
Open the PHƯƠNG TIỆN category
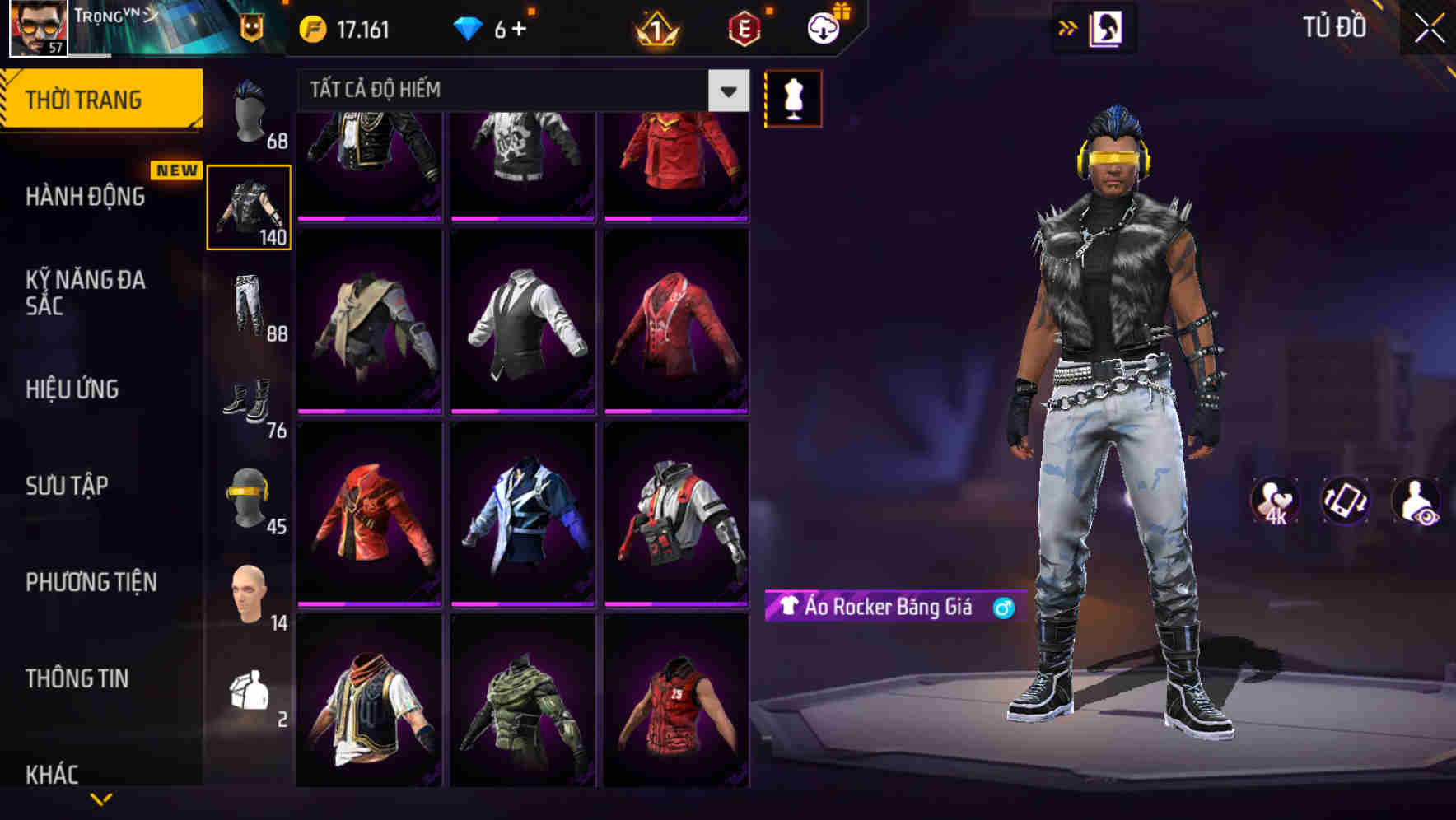coord(91,580)
